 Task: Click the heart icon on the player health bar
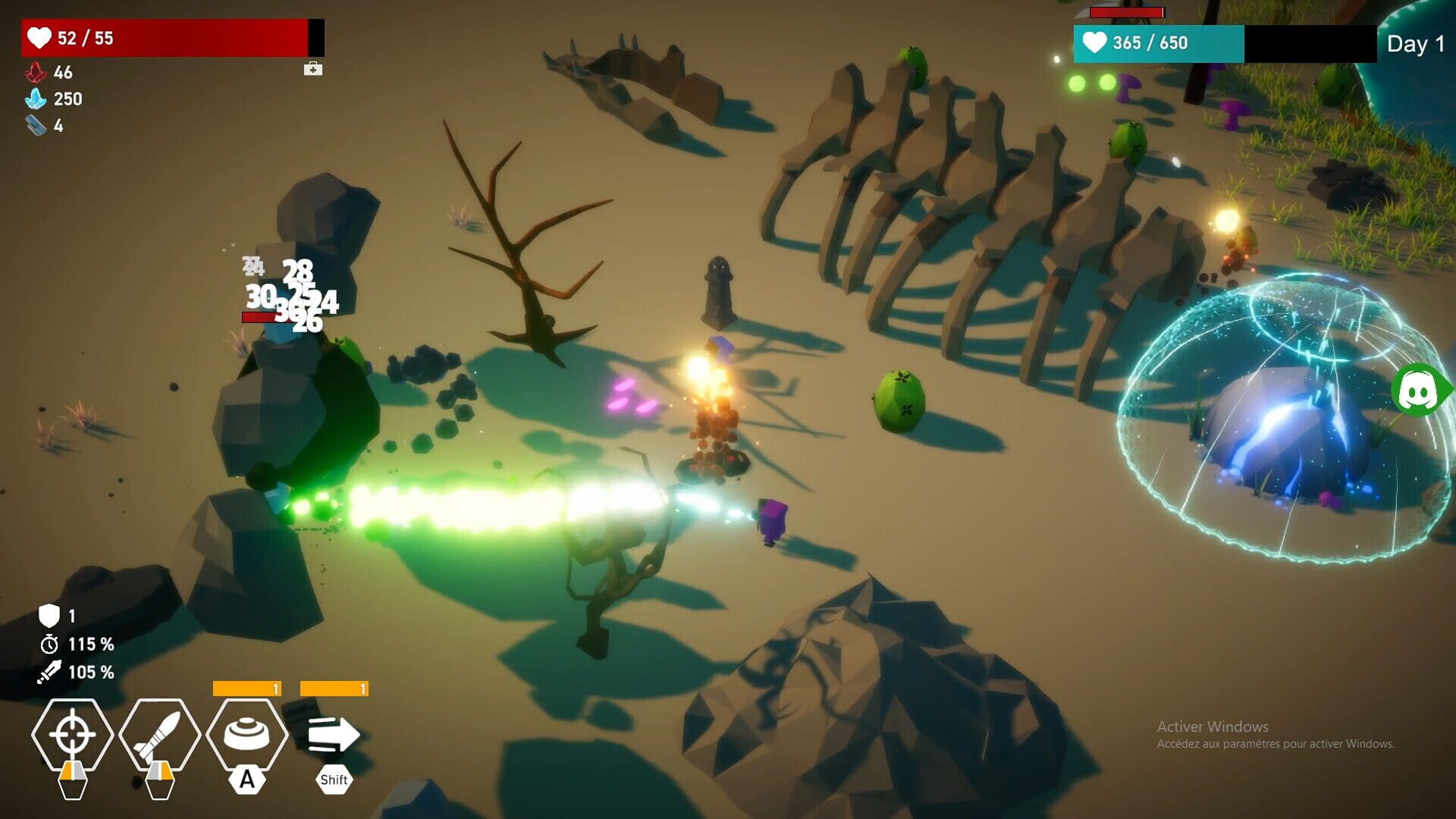click(x=39, y=38)
